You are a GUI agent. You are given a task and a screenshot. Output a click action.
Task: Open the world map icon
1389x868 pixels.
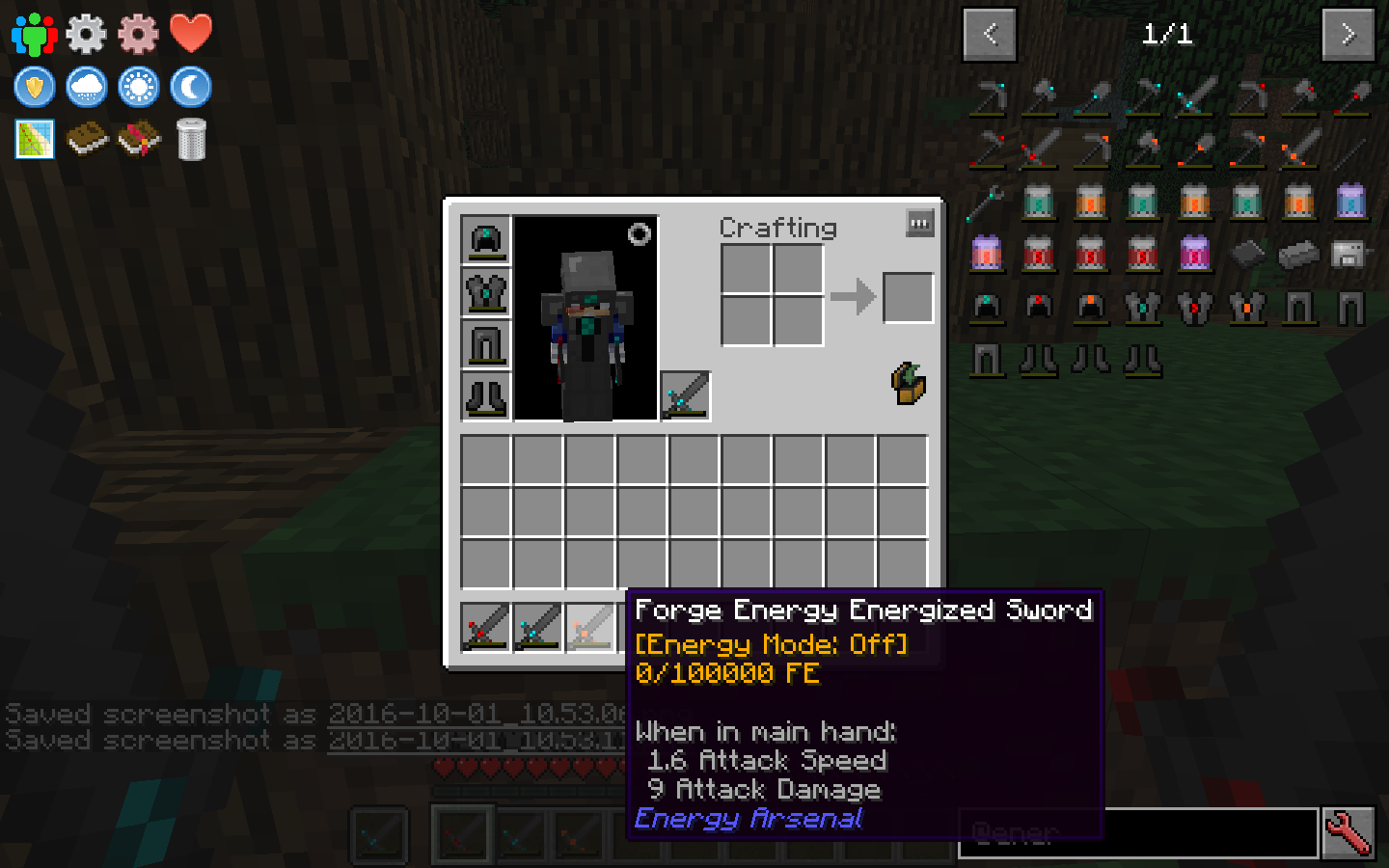34,138
